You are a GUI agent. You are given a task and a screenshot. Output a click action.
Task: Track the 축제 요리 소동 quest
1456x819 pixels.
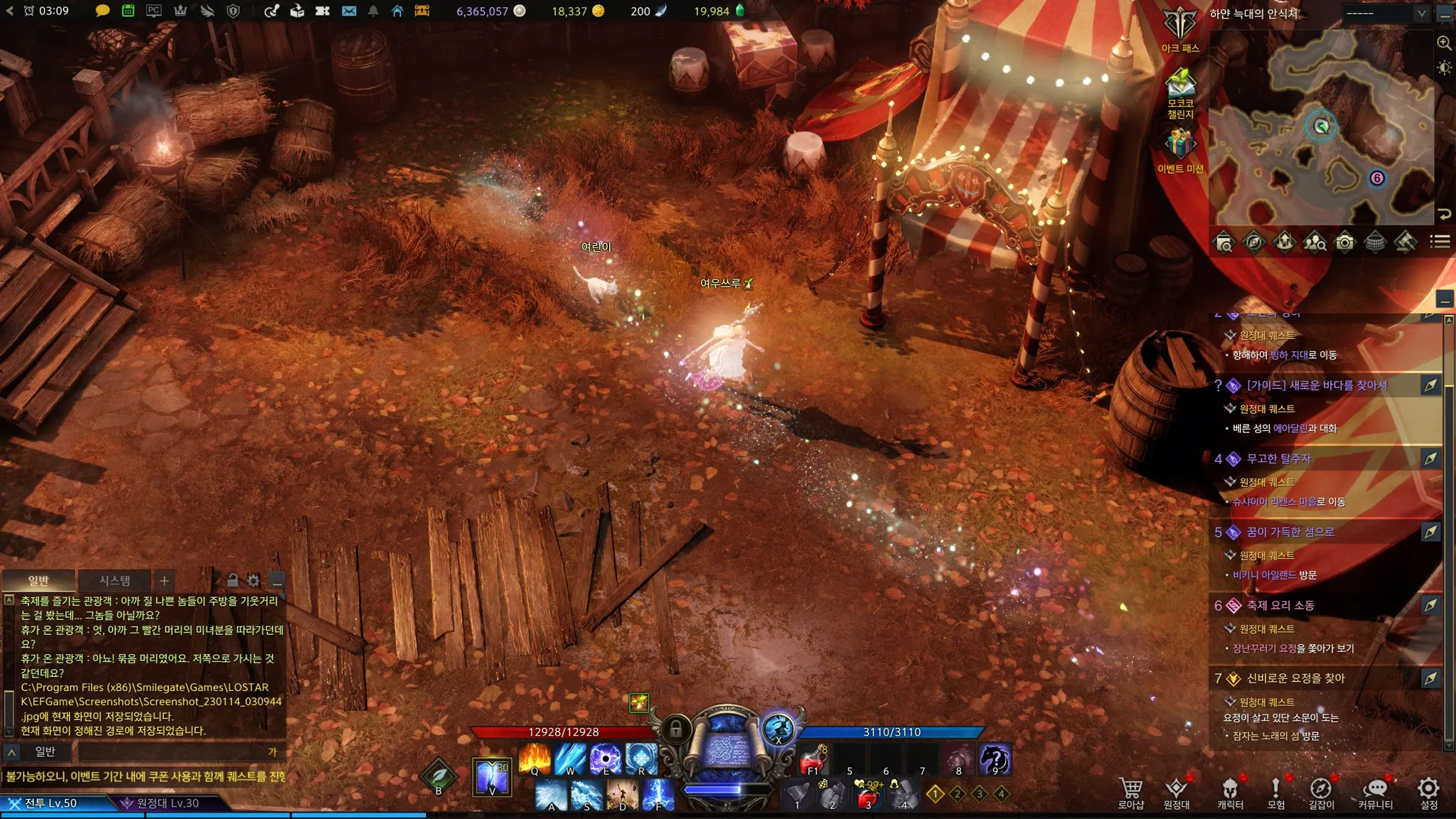[1430, 605]
